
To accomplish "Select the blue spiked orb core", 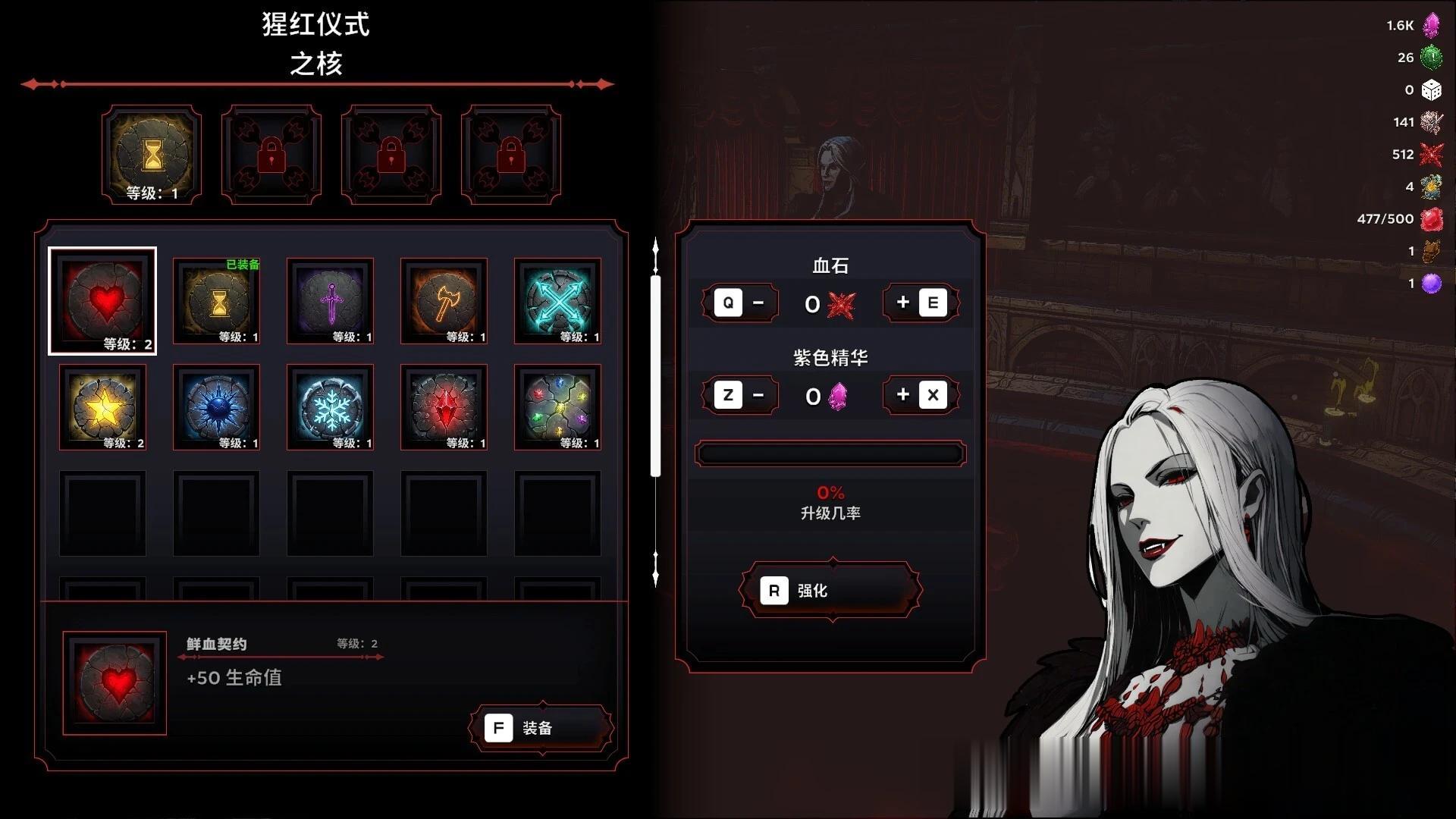I will [x=217, y=407].
